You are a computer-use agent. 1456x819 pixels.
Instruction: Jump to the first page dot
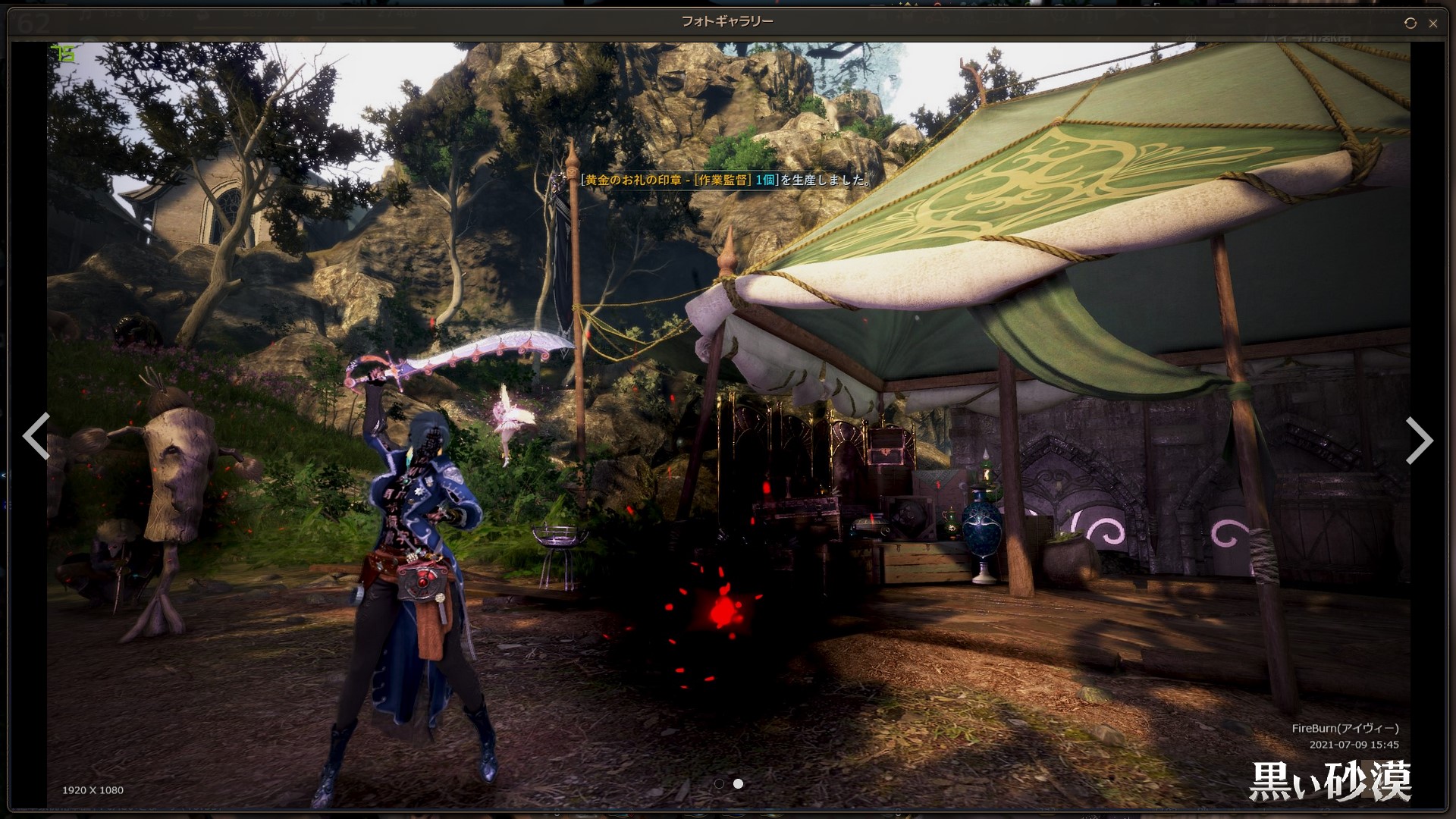pos(719,783)
